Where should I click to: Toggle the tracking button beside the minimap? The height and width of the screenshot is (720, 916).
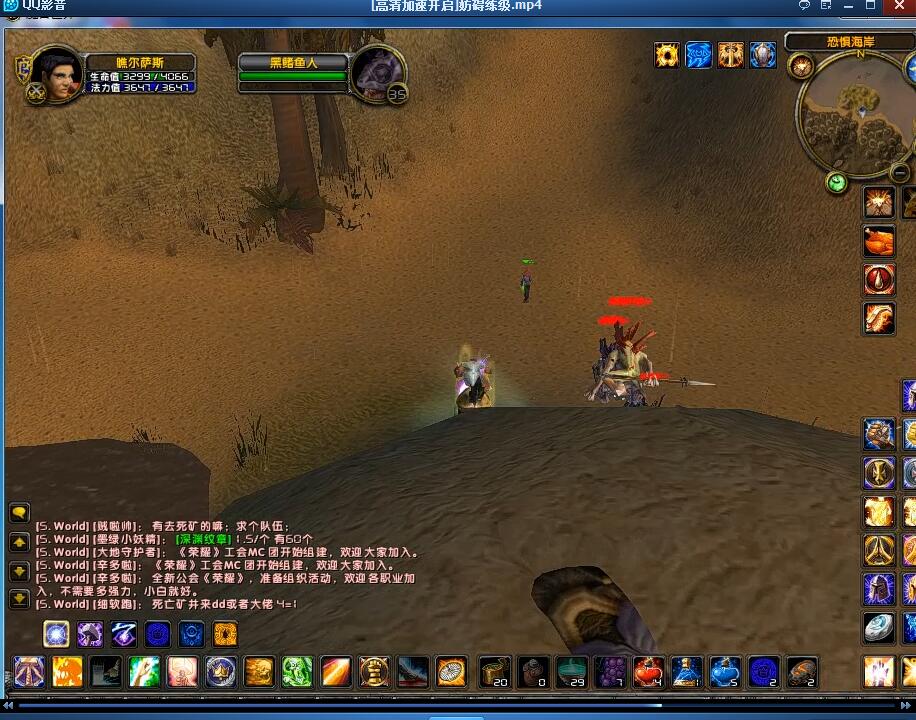(800, 67)
